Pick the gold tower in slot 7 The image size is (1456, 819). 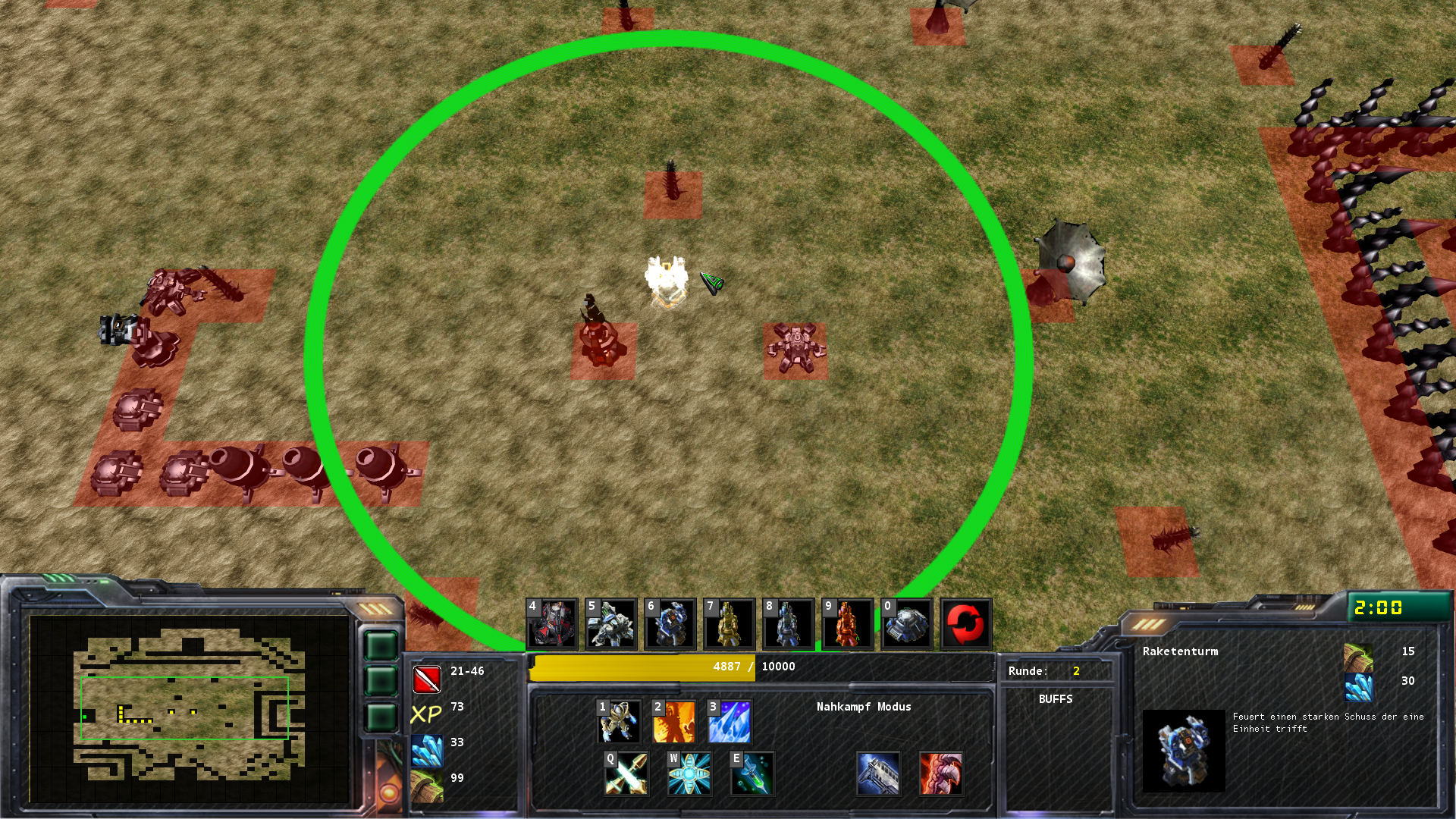[730, 624]
